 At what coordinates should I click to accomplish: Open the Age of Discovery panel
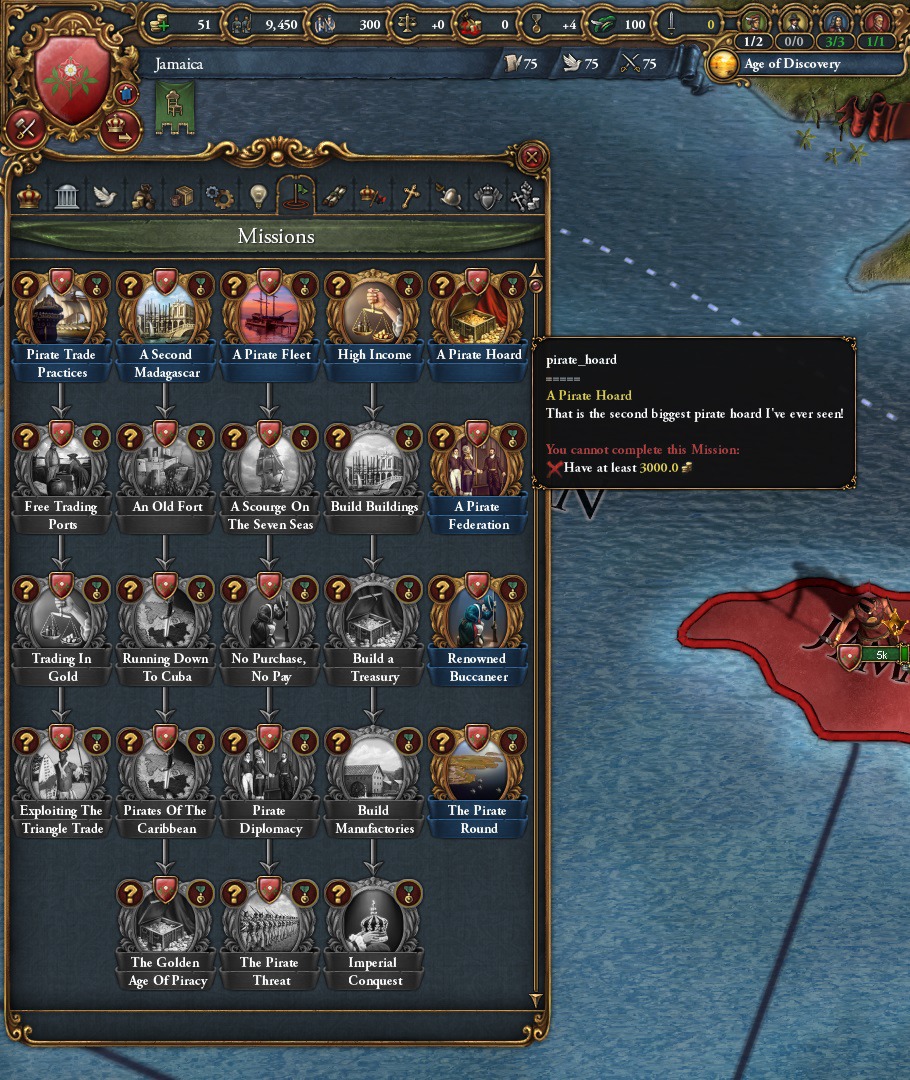[790, 64]
